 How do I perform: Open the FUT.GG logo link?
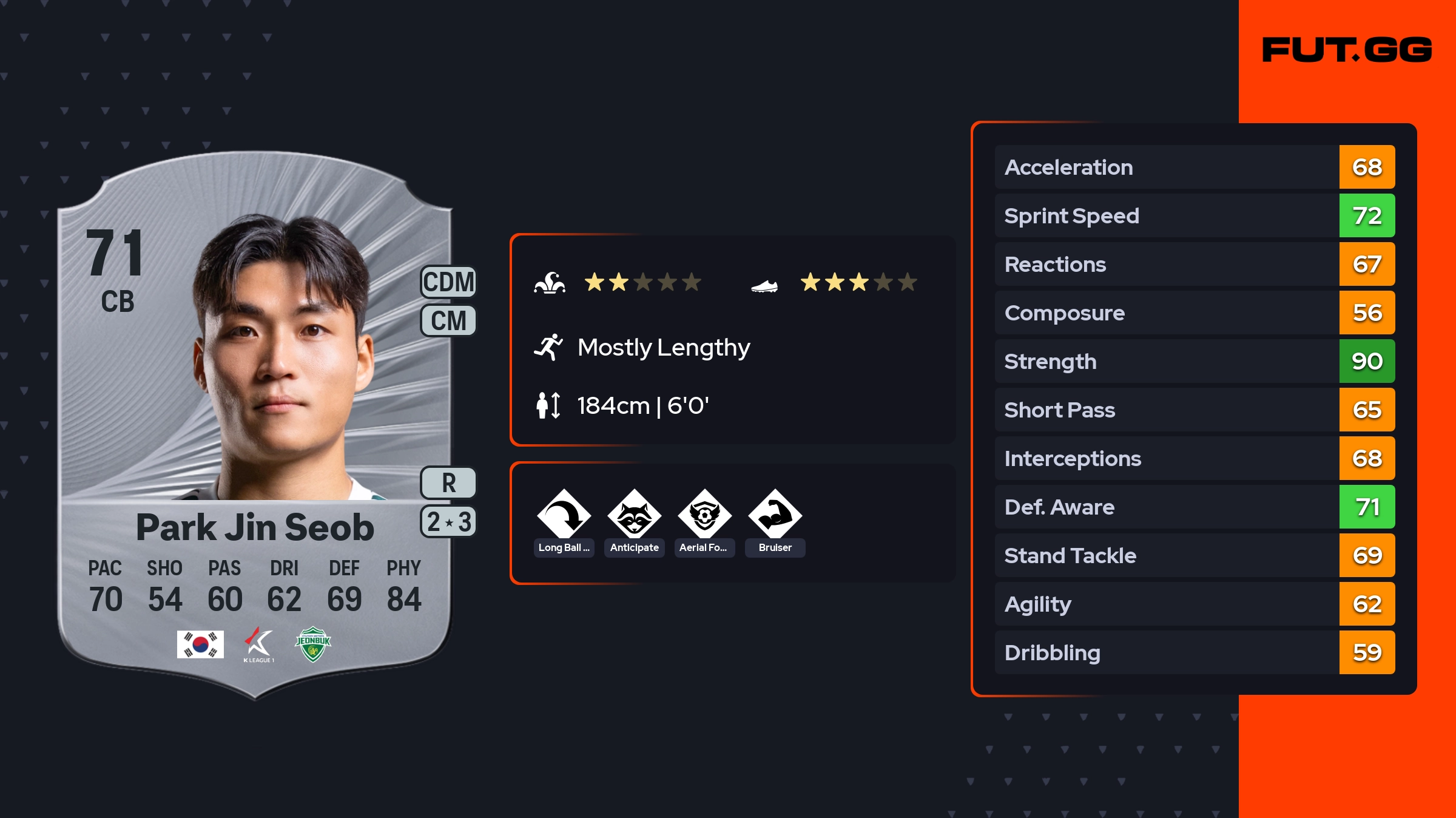(1347, 50)
